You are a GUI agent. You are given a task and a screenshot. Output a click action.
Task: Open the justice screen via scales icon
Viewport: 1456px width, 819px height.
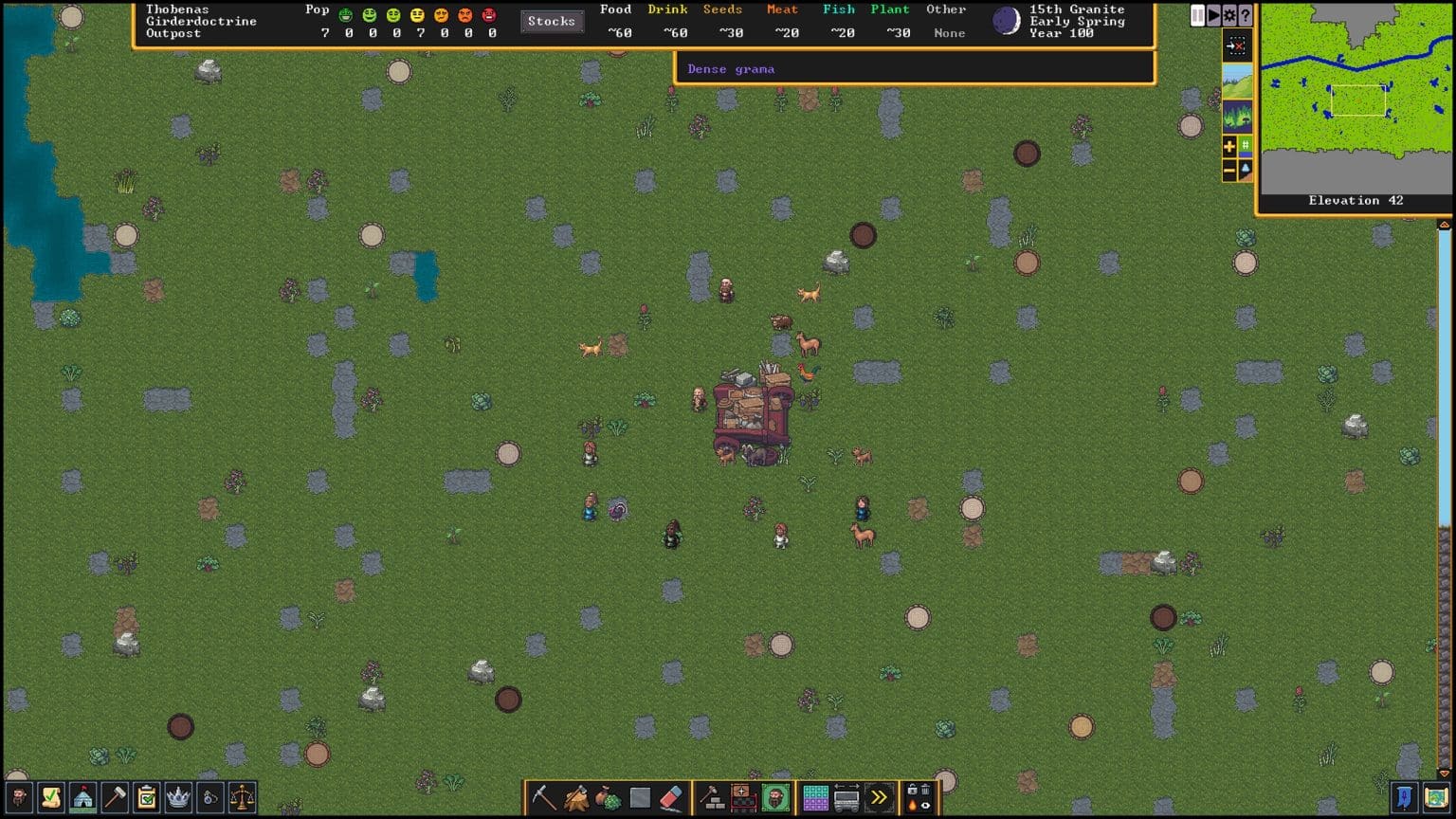[x=240, y=799]
